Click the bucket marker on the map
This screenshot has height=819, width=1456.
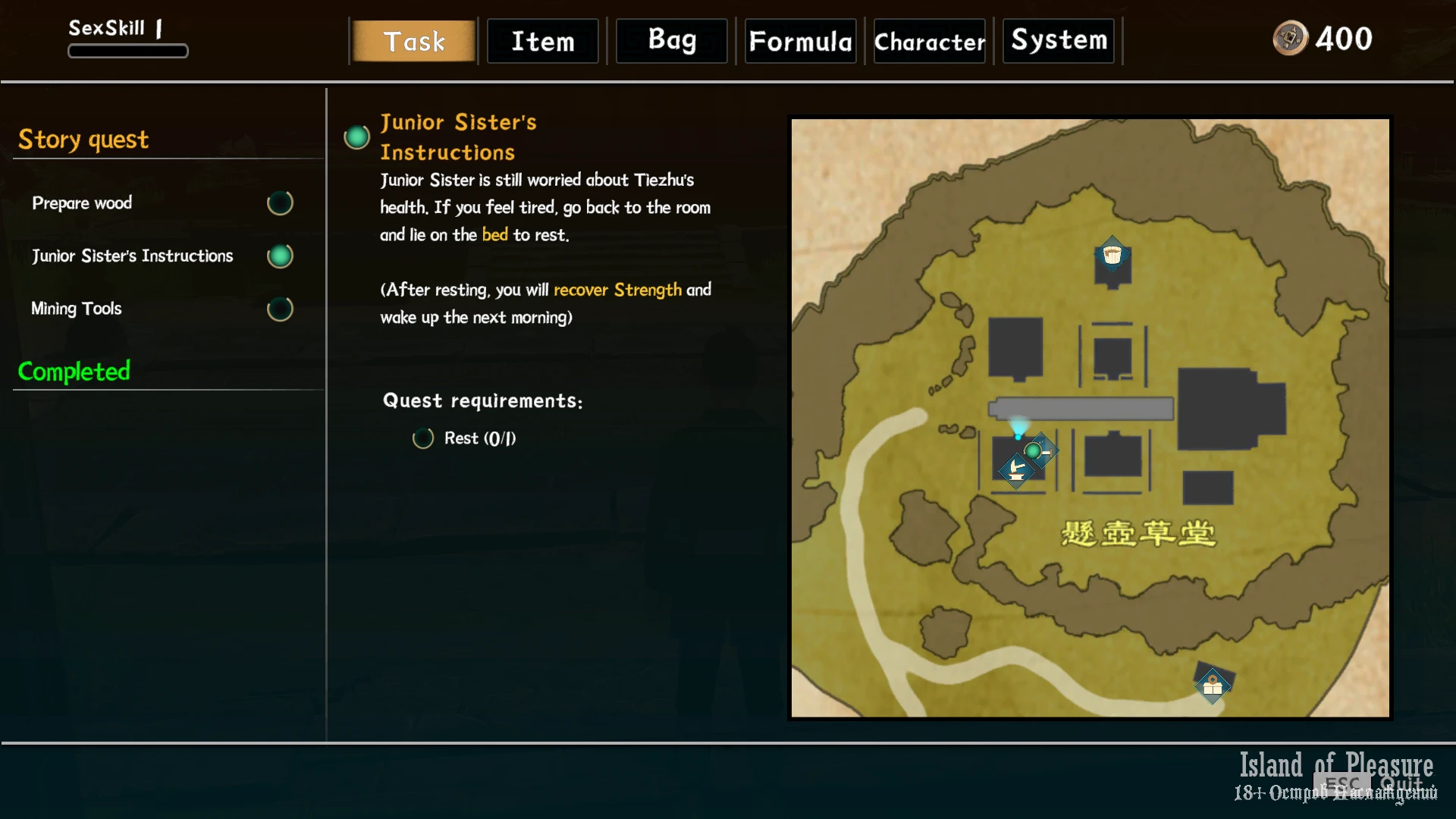tap(1112, 256)
